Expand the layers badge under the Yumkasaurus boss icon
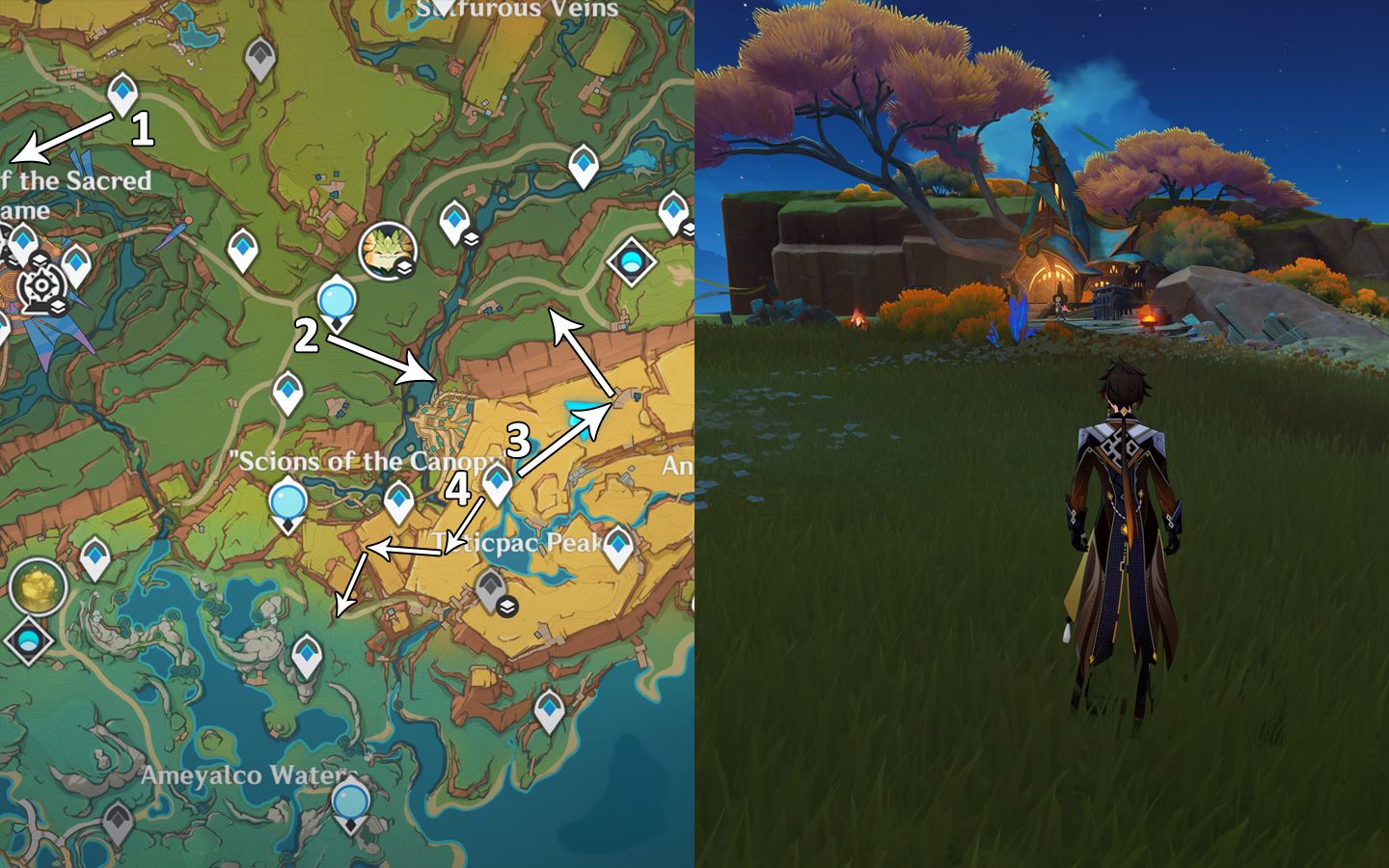This screenshot has height=868, width=1389. click(402, 267)
